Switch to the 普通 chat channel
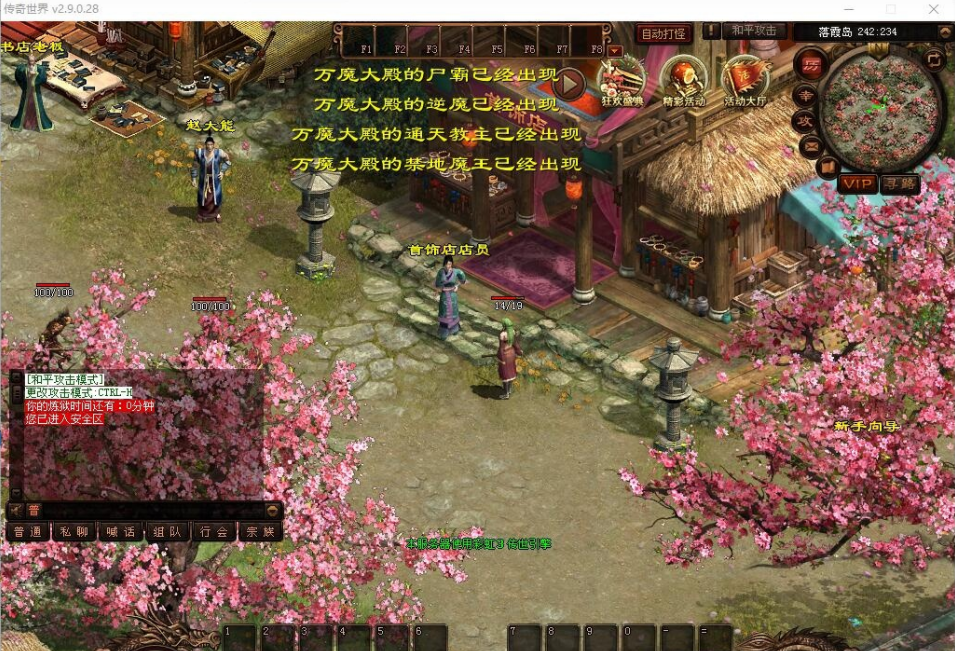This screenshot has height=651, width=955. click(27, 531)
